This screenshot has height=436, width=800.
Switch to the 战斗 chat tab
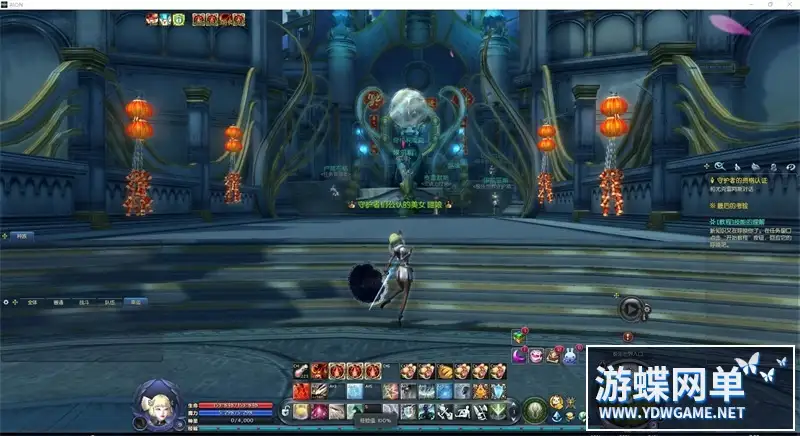[84, 301]
